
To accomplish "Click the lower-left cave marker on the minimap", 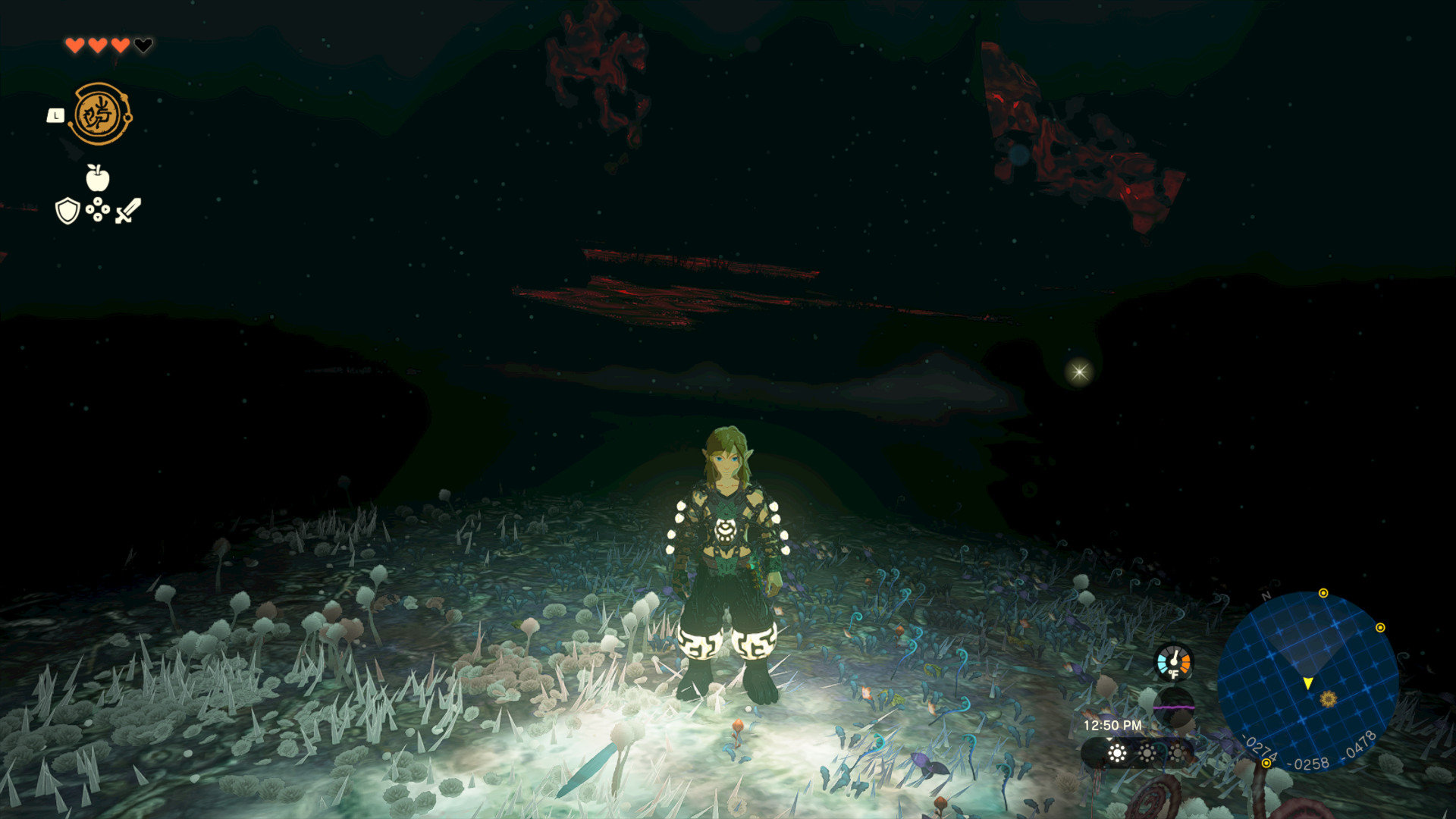I will click(x=1266, y=764).
